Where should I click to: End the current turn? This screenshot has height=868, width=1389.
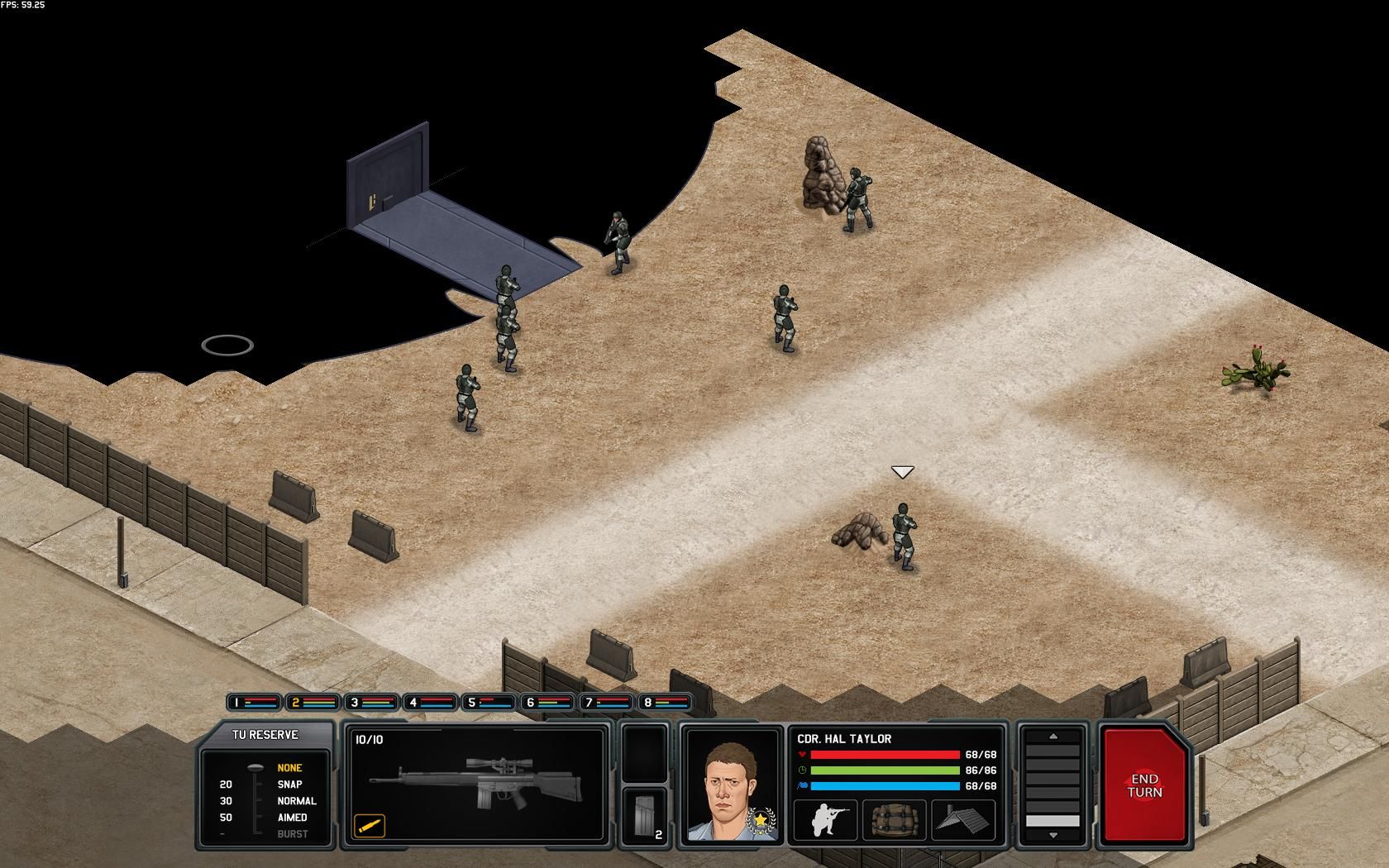1144,785
